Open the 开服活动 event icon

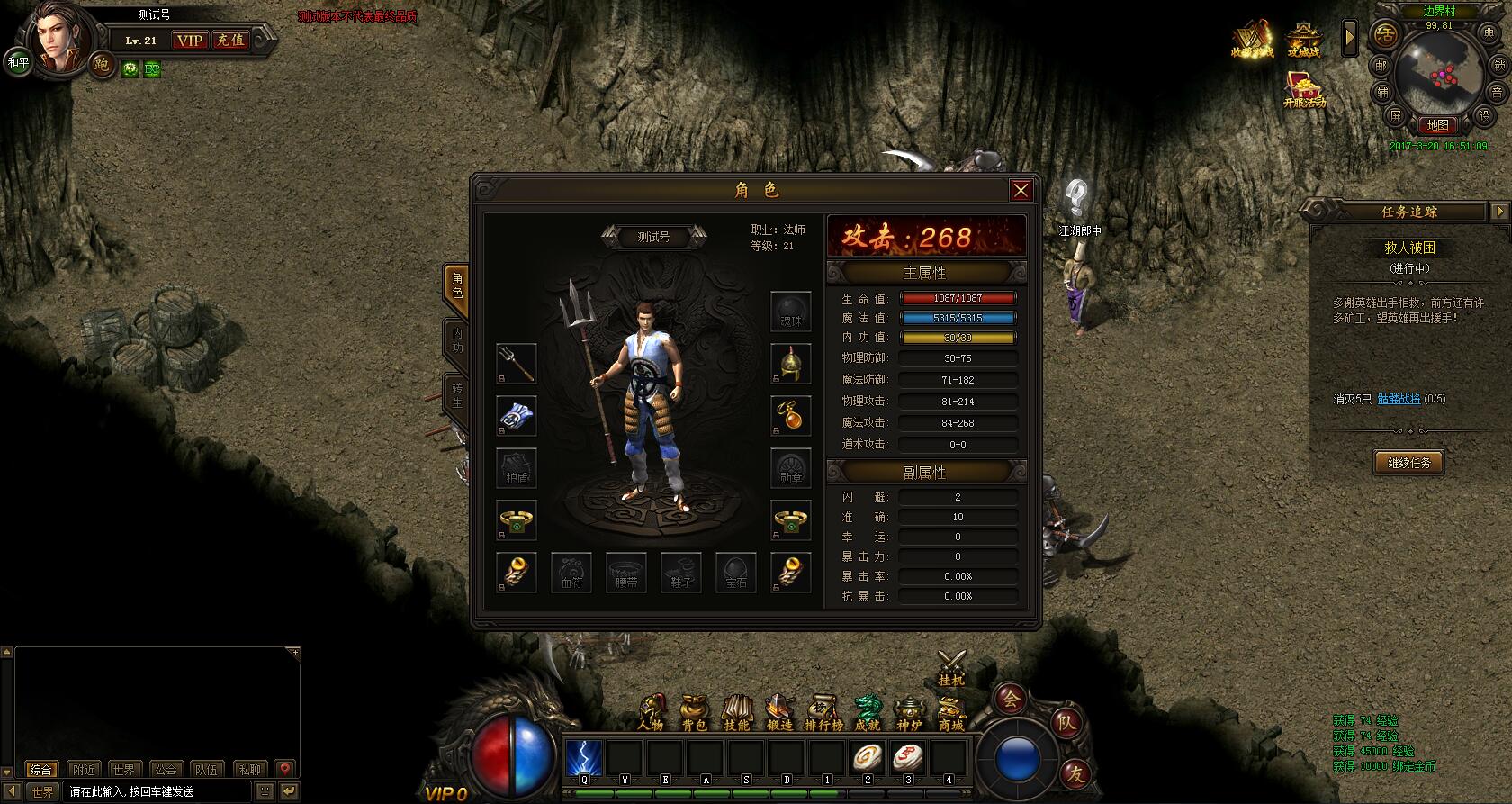pos(1304,90)
